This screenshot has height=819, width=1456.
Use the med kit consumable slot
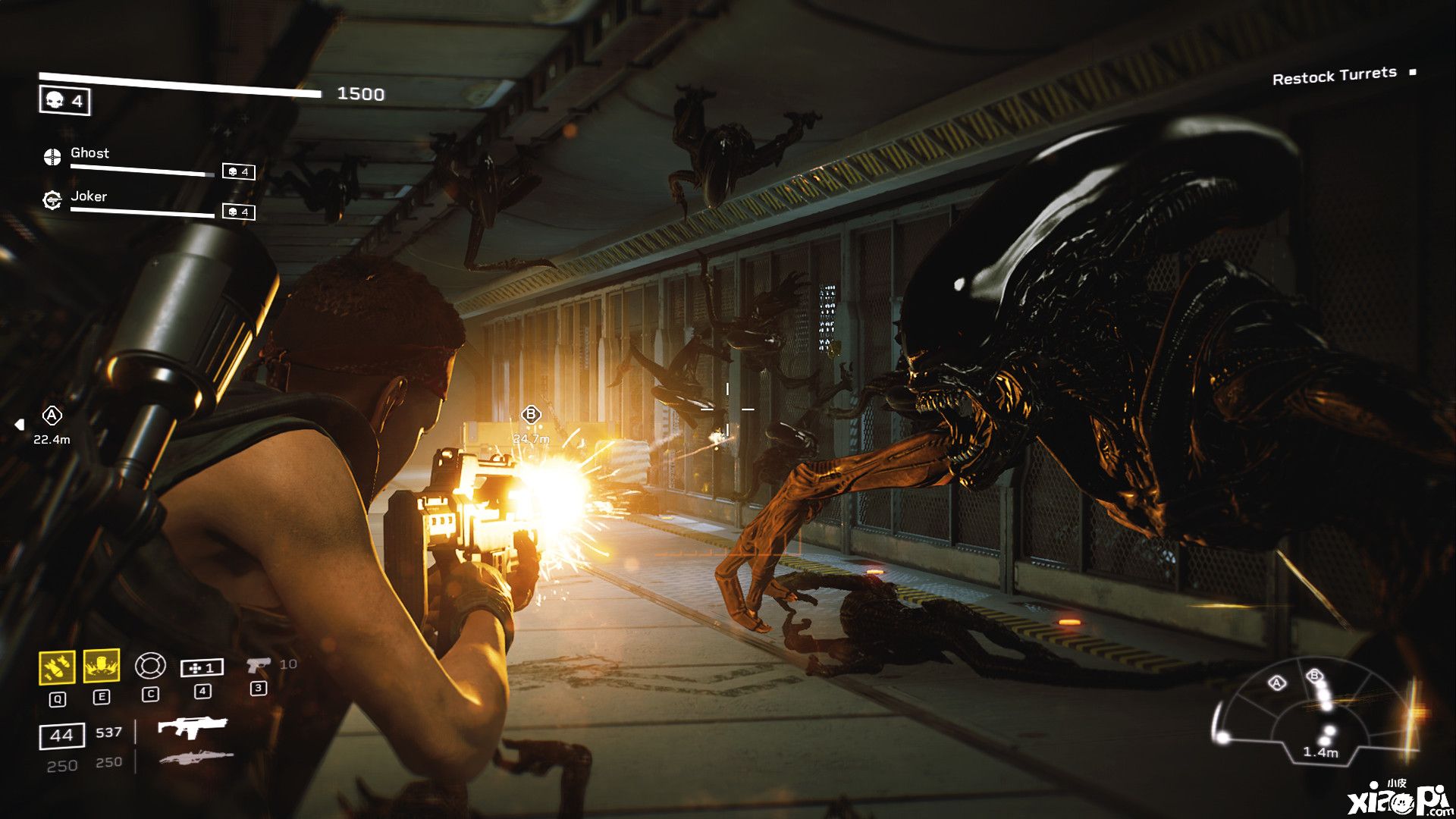[202, 667]
